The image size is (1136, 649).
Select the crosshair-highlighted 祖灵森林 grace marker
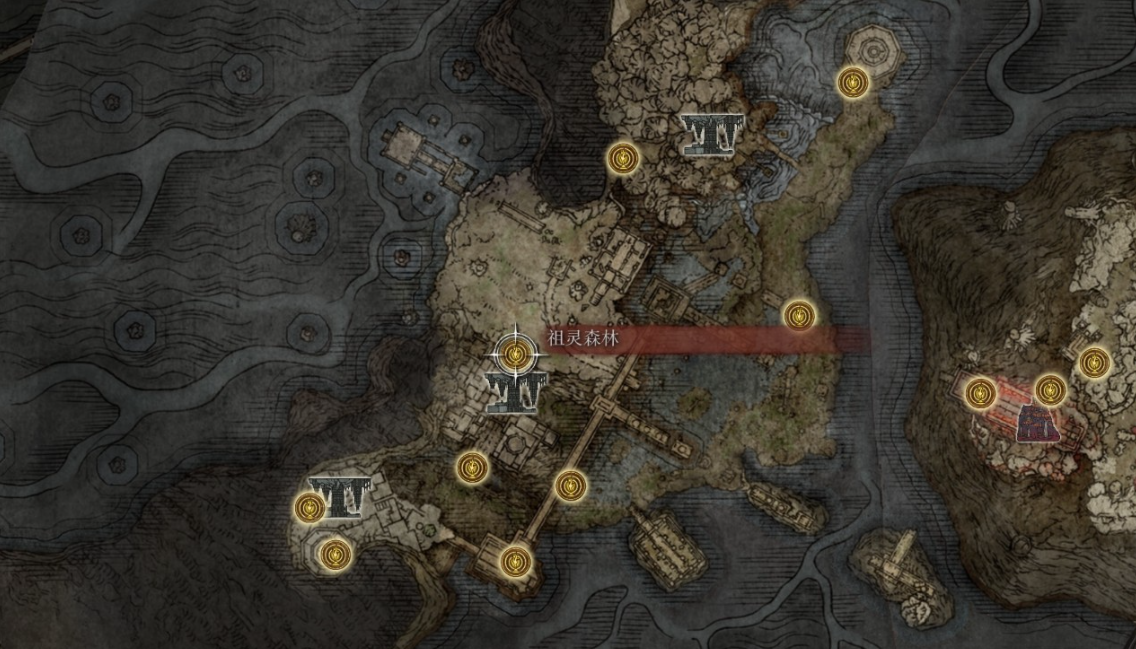(516, 352)
